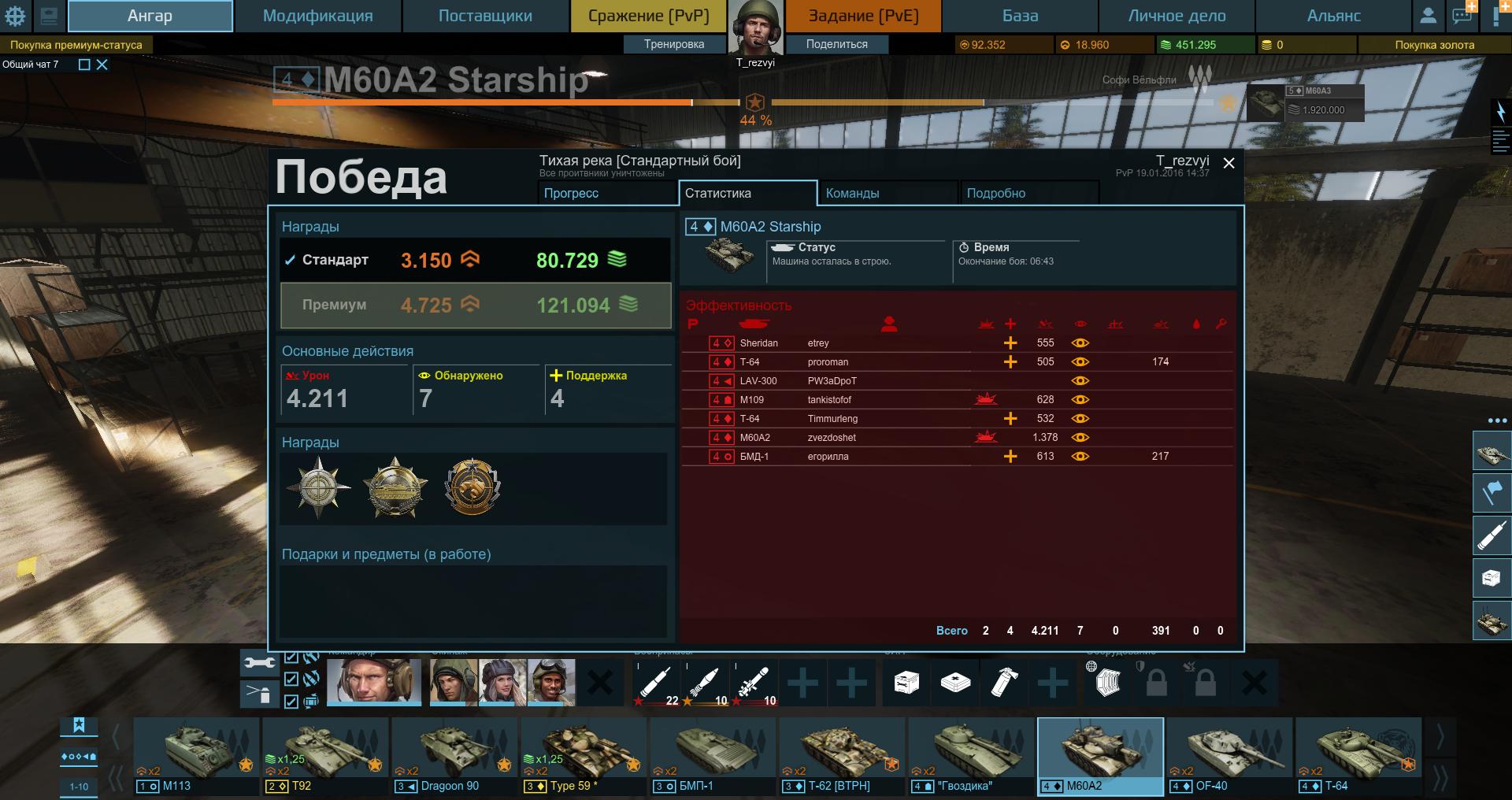
Task: Open the Подробно details tab
Action: click(1028, 193)
